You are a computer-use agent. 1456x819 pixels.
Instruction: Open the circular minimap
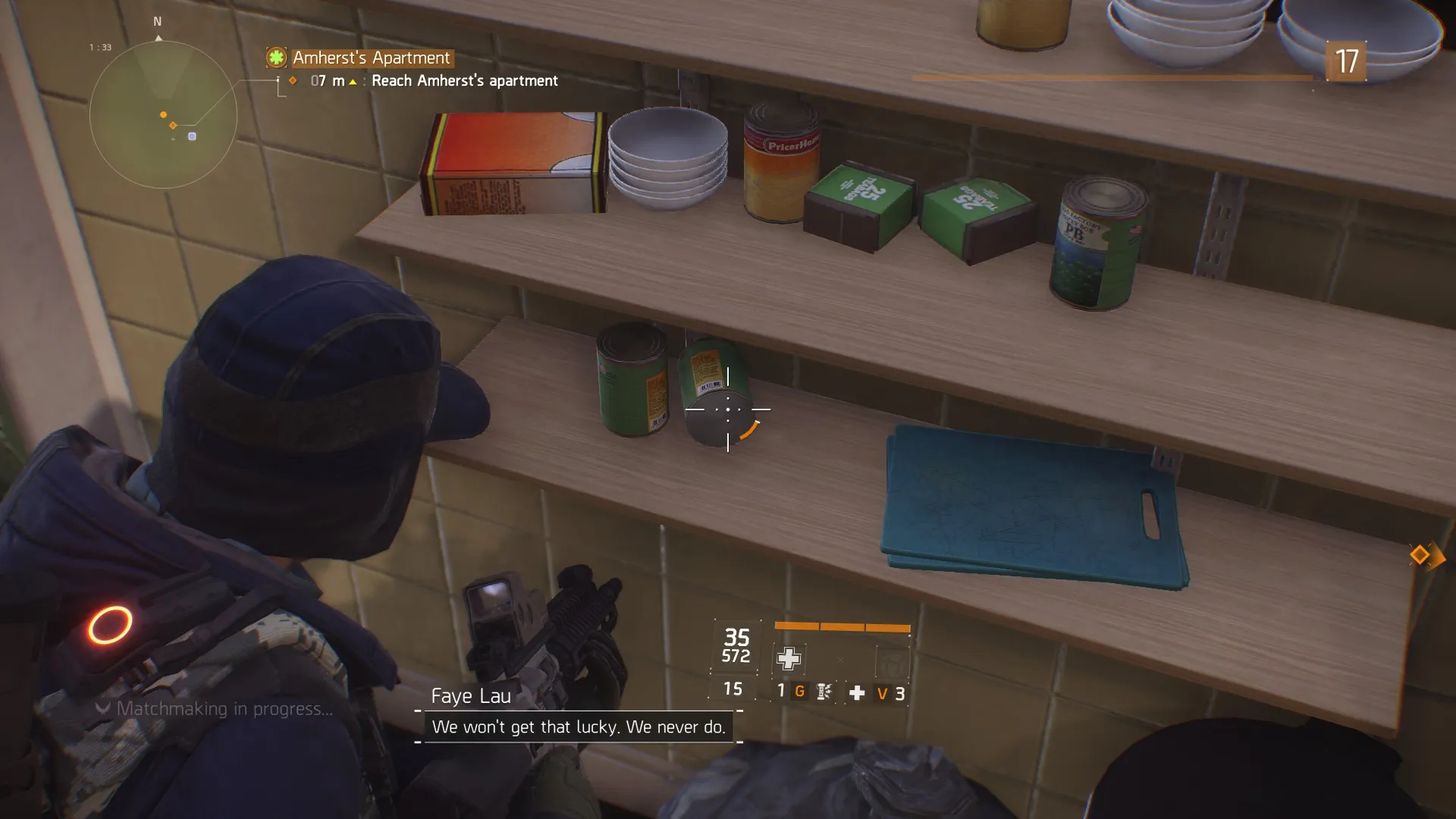click(163, 115)
